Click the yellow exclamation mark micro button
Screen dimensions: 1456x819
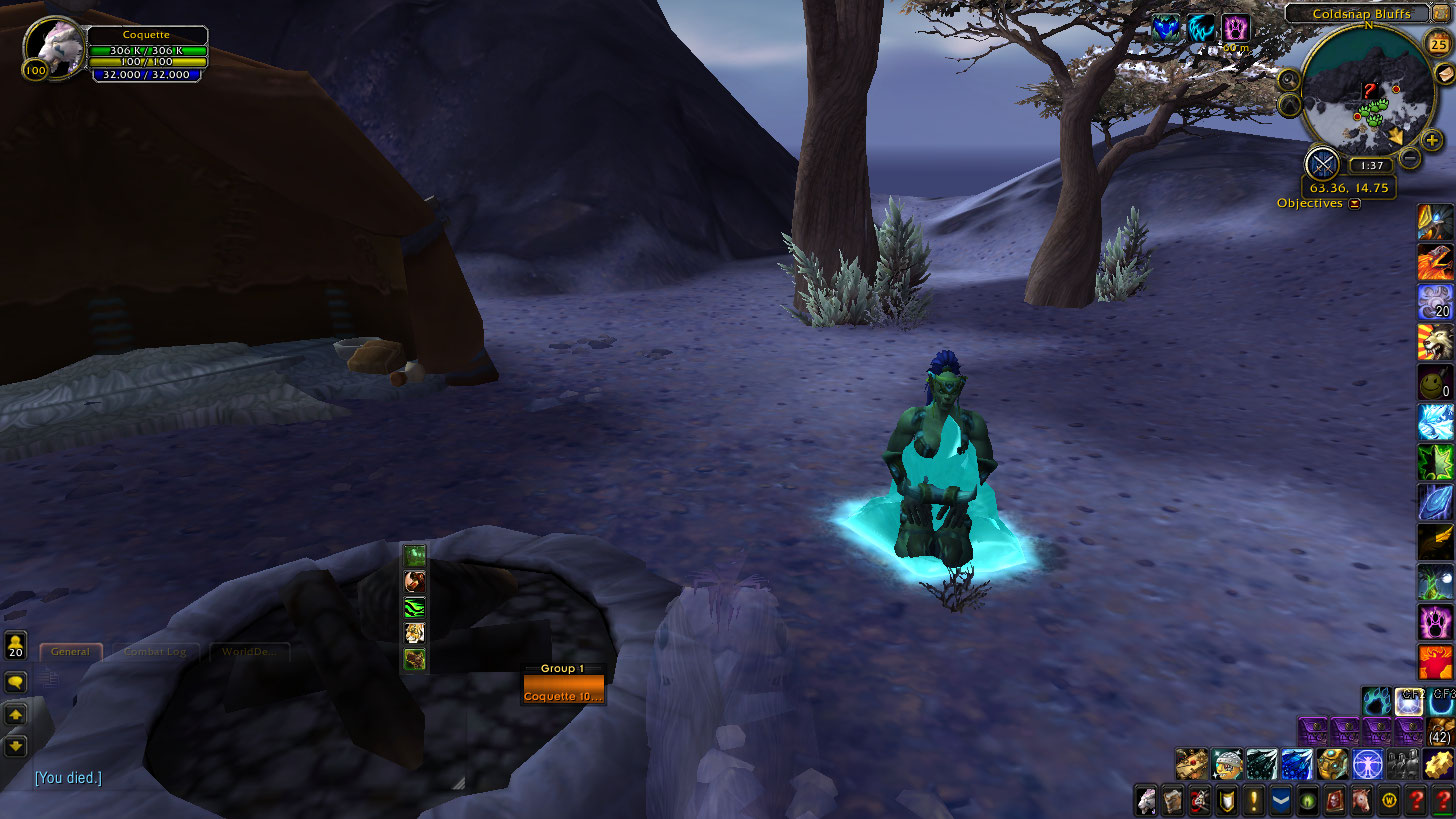[1254, 800]
